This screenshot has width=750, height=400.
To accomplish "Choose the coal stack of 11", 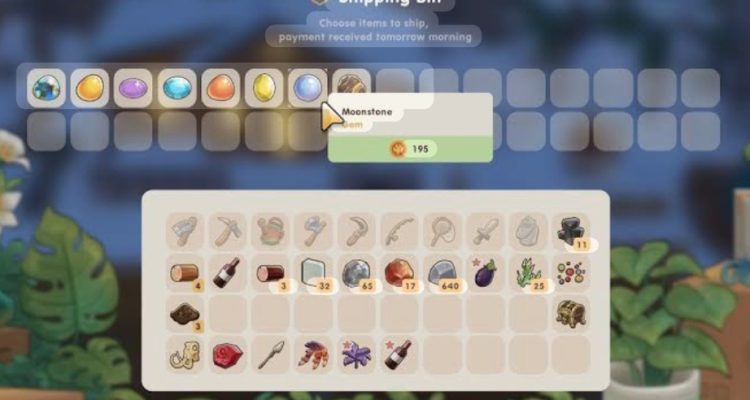I will pos(570,231).
